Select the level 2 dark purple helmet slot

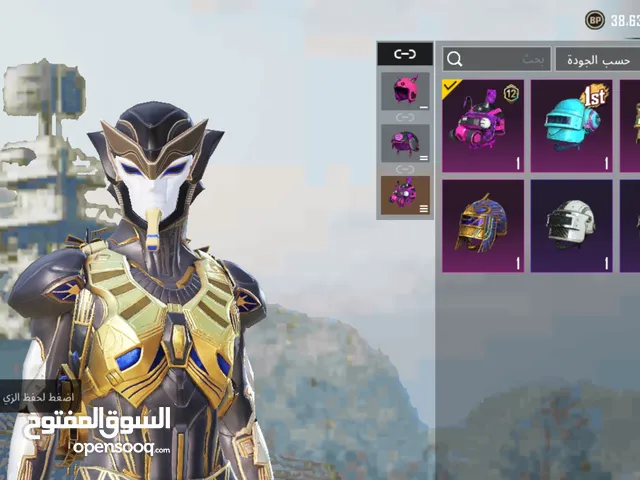(x=405, y=142)
